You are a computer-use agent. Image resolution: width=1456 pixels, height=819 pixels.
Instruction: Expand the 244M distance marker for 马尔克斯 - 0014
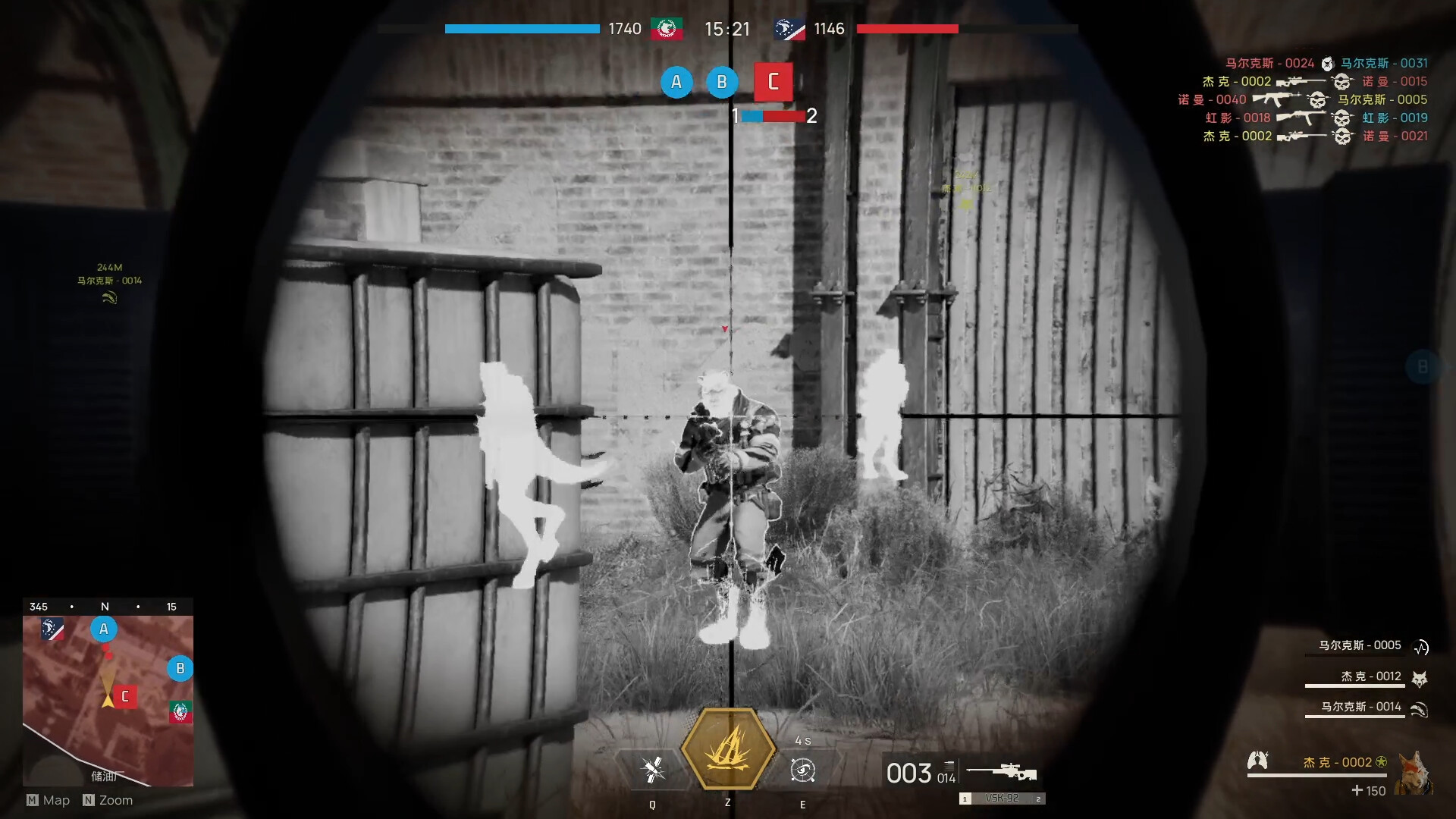point(111,268)
